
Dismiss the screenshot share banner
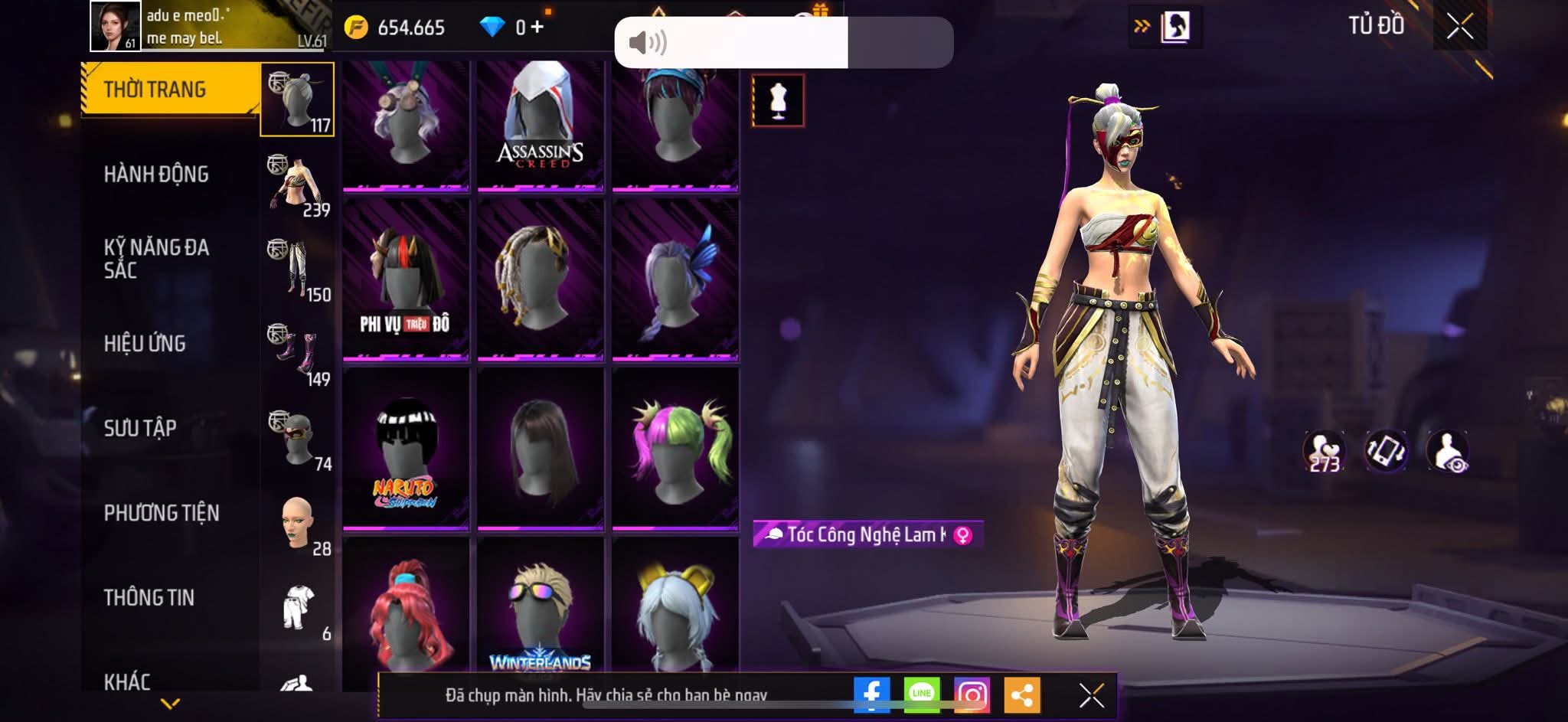[1091, 695]
